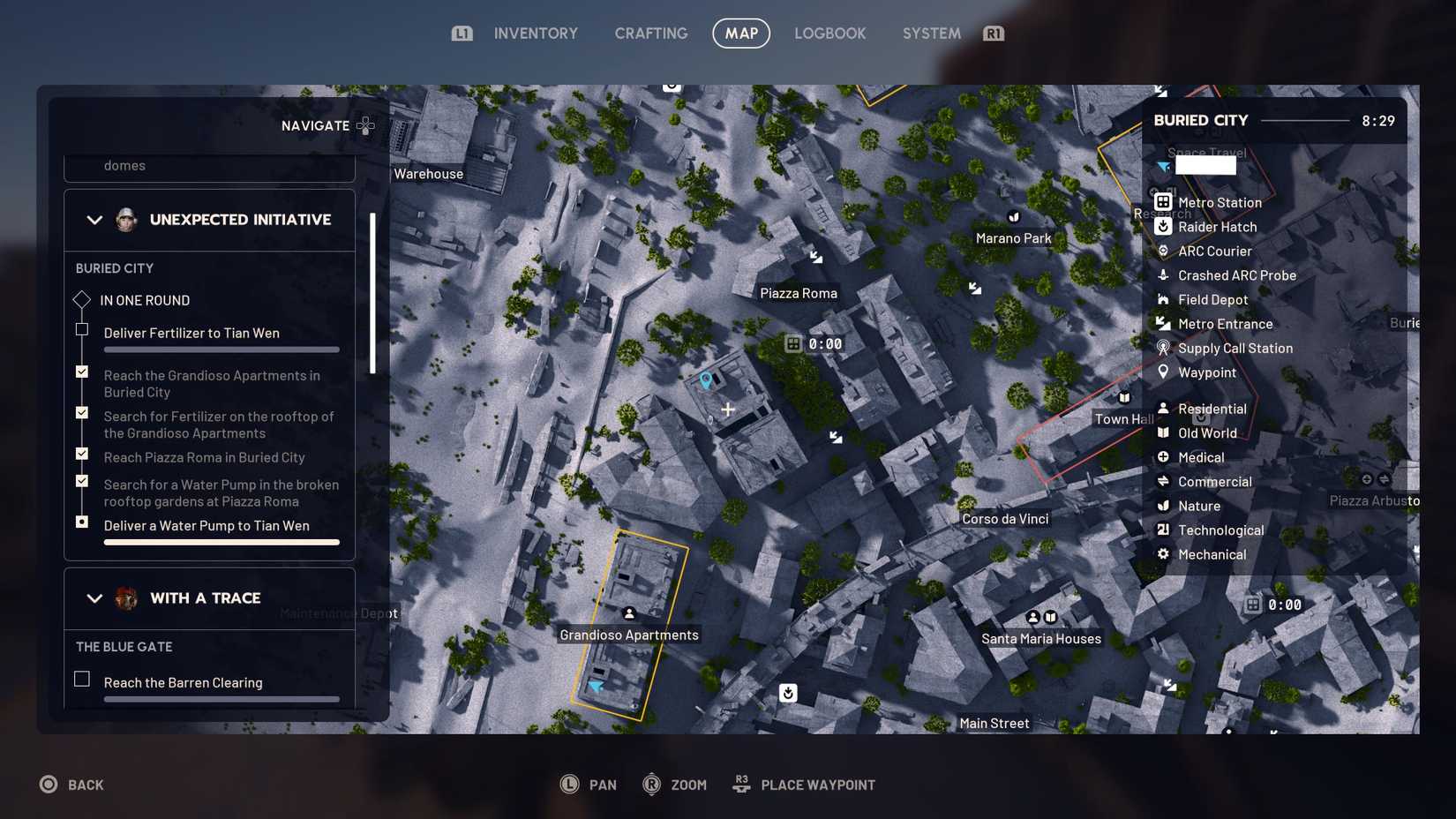Uncheck the Reach Piazza Roma objective
This screenshot has width=1456, height=819.
82,454
